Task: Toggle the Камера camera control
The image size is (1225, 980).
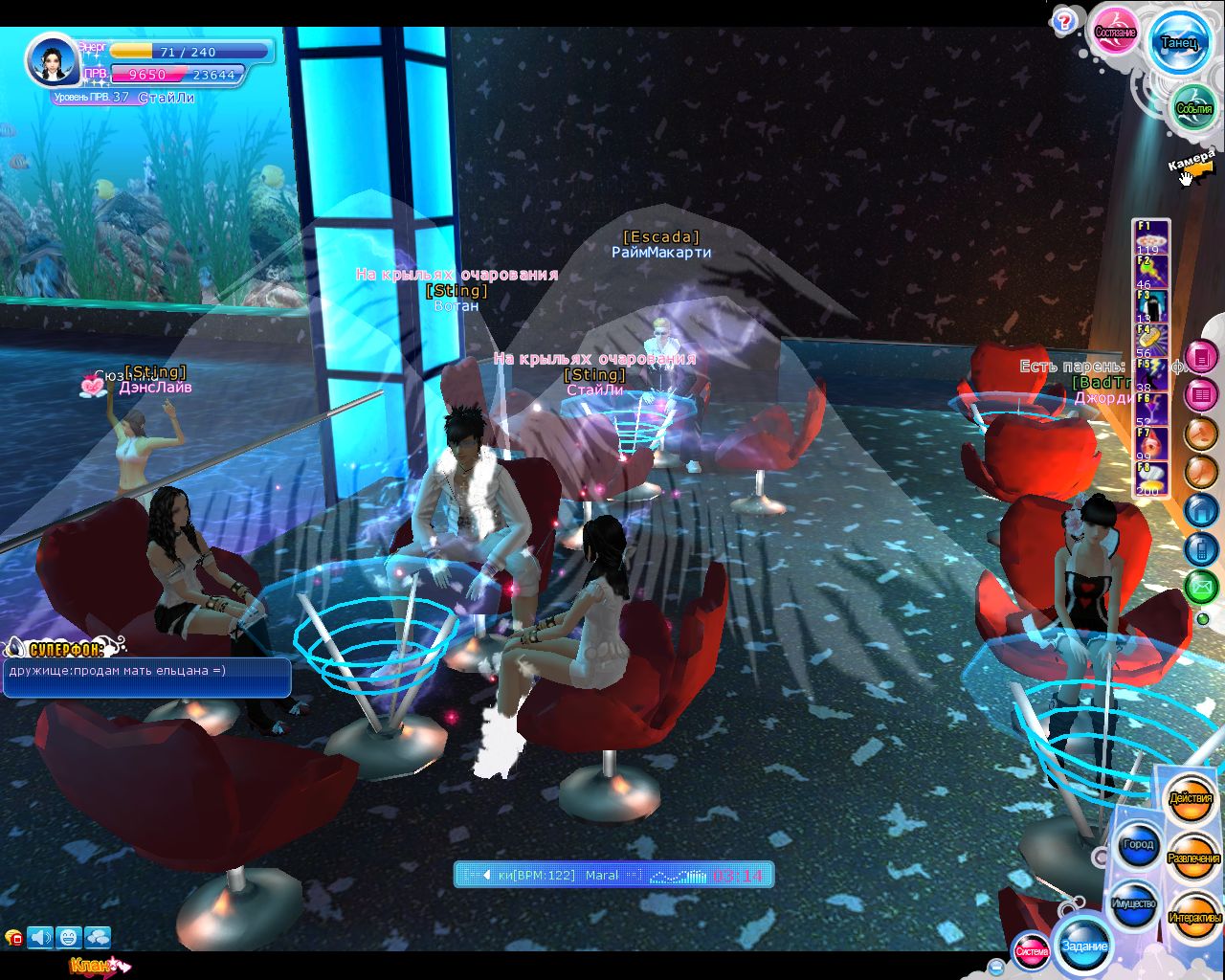Action: [1192, 165]
